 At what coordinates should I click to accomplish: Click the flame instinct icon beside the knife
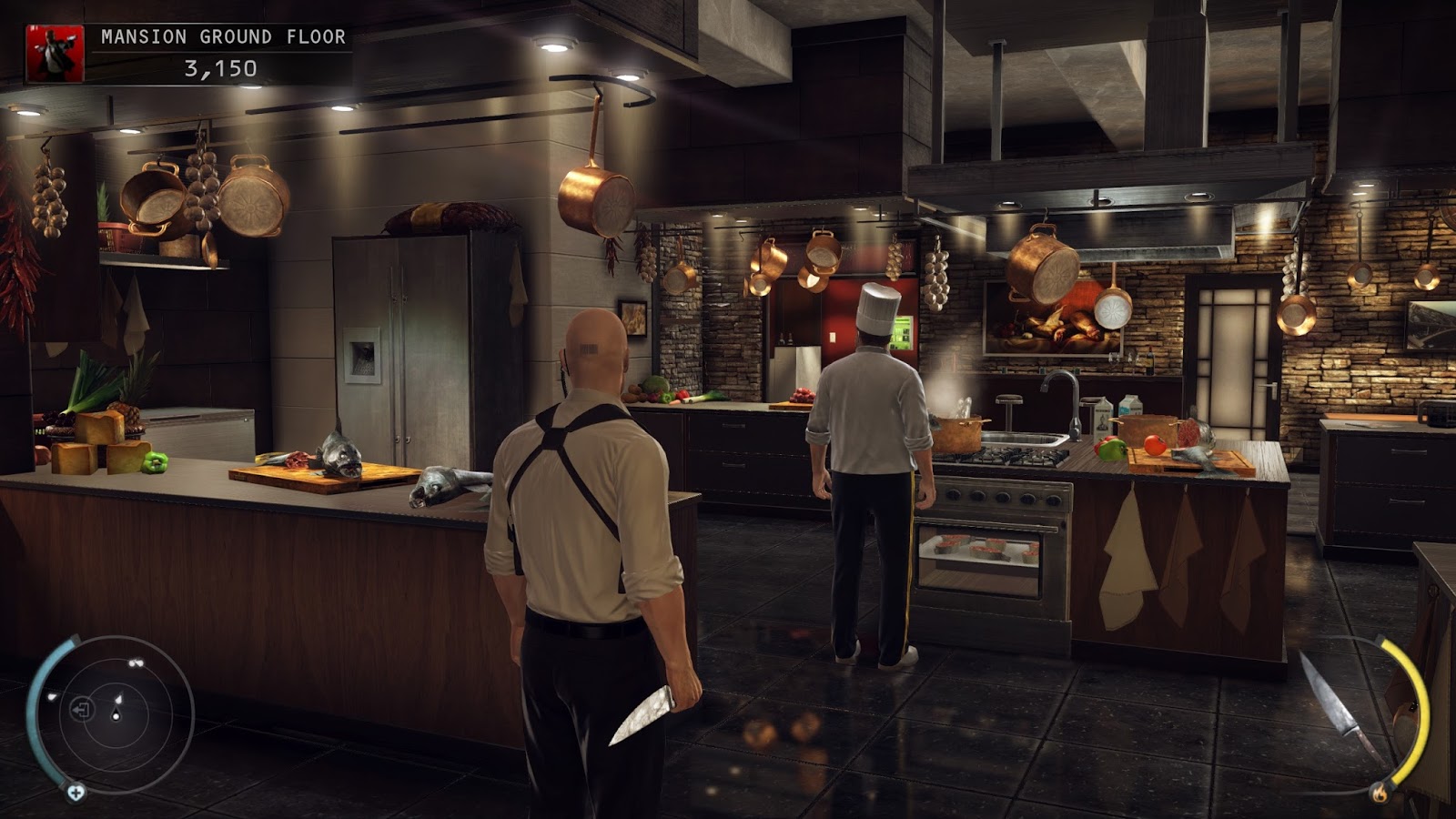click(x=1380, y=794)
